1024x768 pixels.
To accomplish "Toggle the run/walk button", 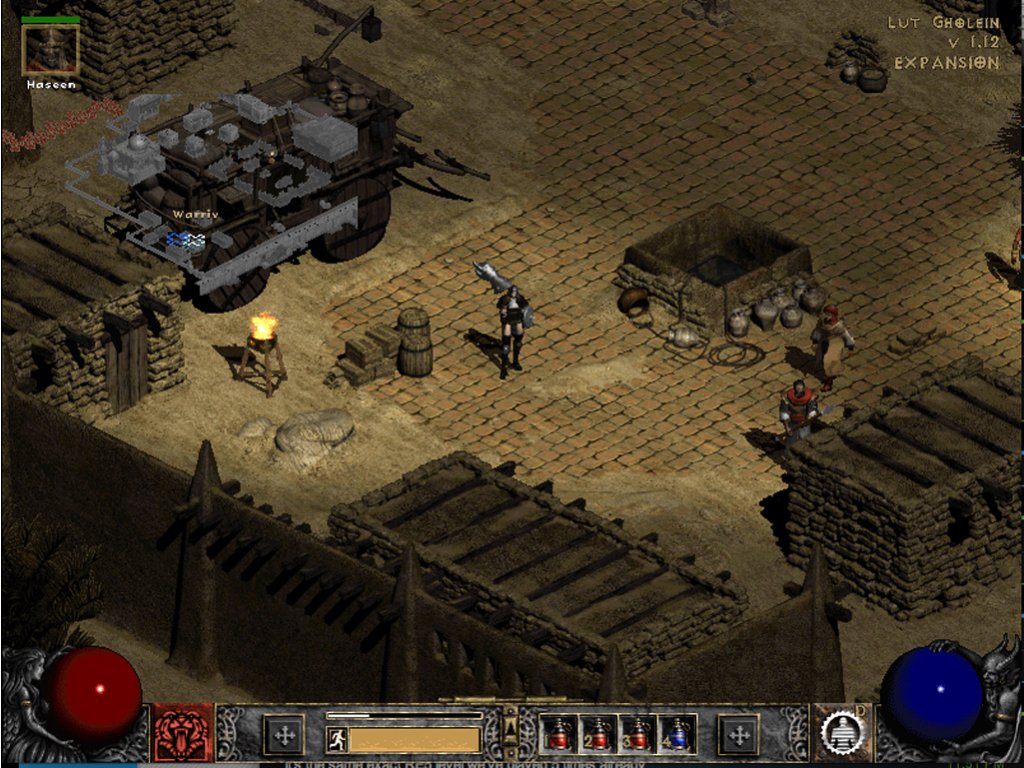I will point(337,739).
